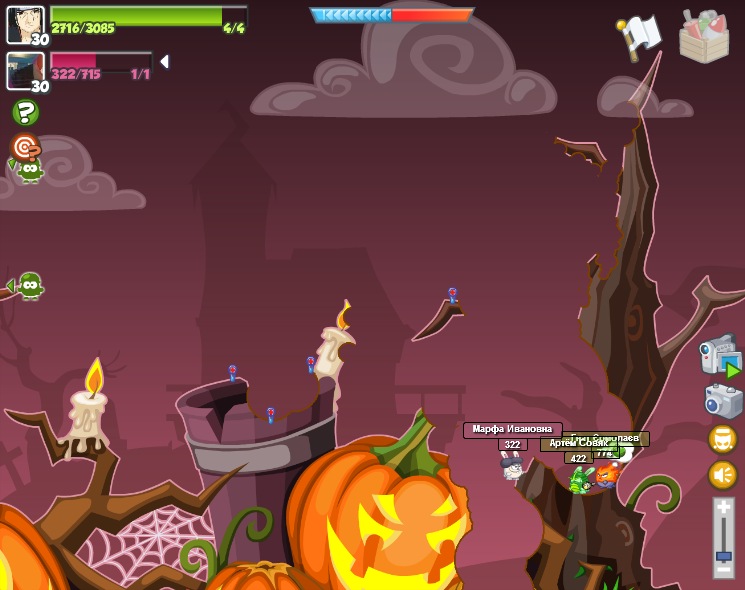Toggle the orange character face button

pos(722,439)
